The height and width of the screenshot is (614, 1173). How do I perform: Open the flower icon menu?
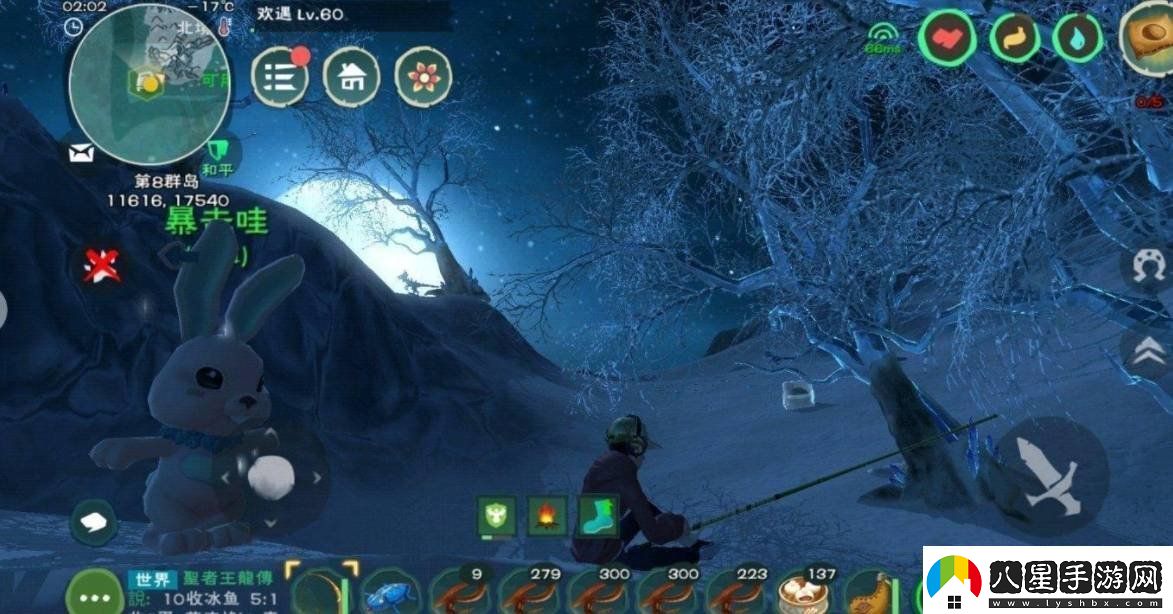(x=423, y=78)
